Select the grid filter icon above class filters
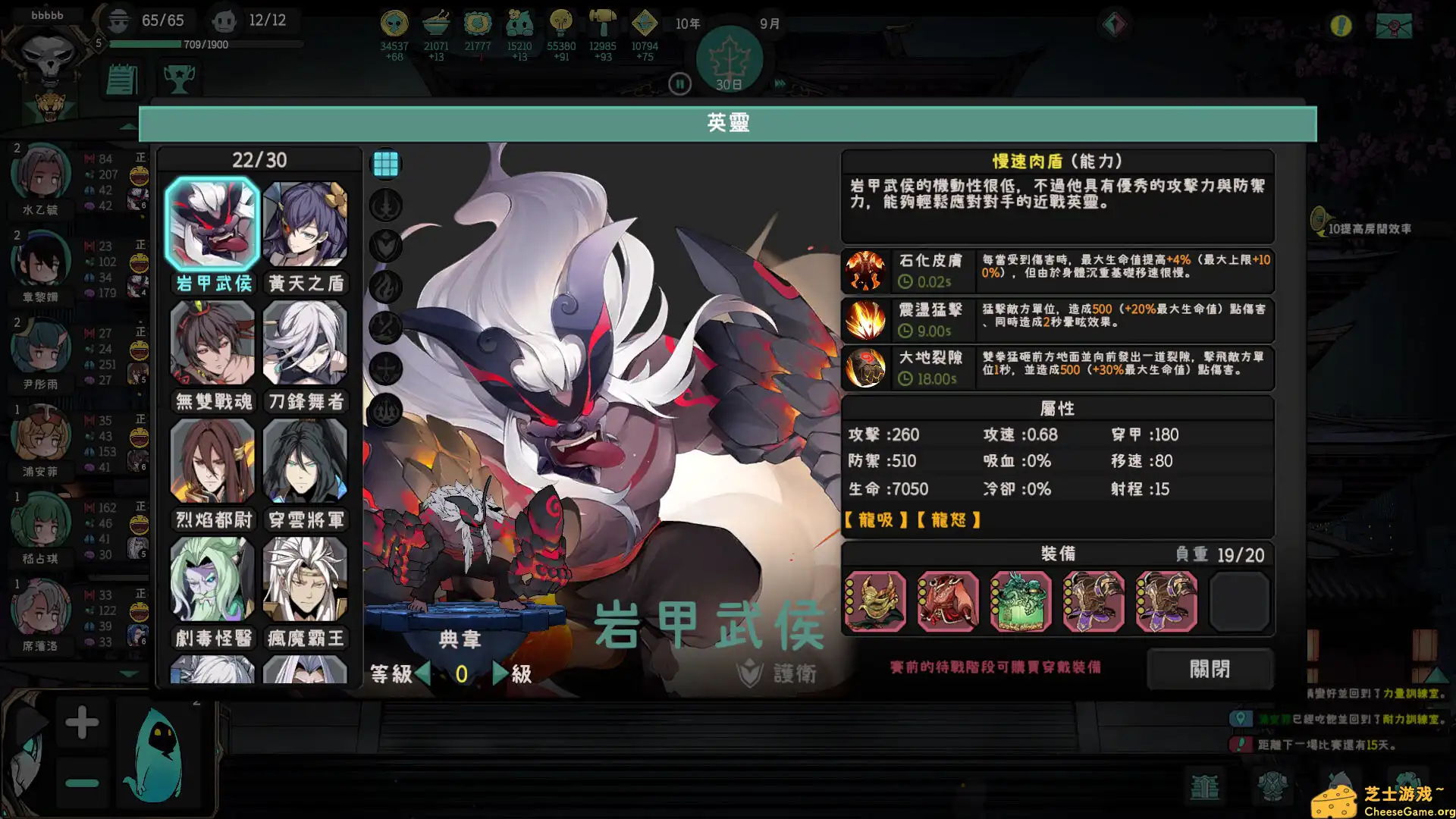Image resolution: width=1456 pixels, height=819 pixels. [x=385, y=163]
